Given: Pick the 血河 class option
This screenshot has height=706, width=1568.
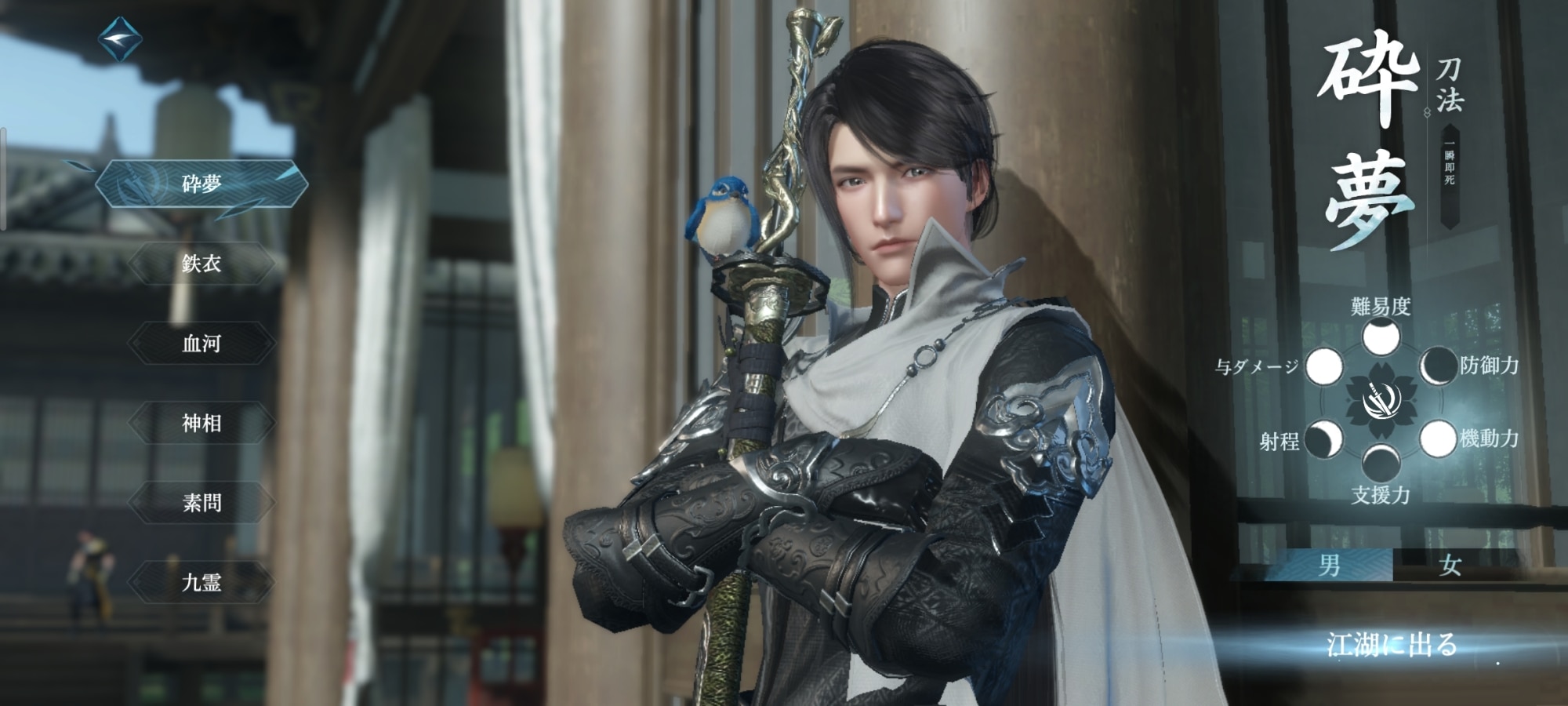Looking at the screenshot, I should pos(201,344).
